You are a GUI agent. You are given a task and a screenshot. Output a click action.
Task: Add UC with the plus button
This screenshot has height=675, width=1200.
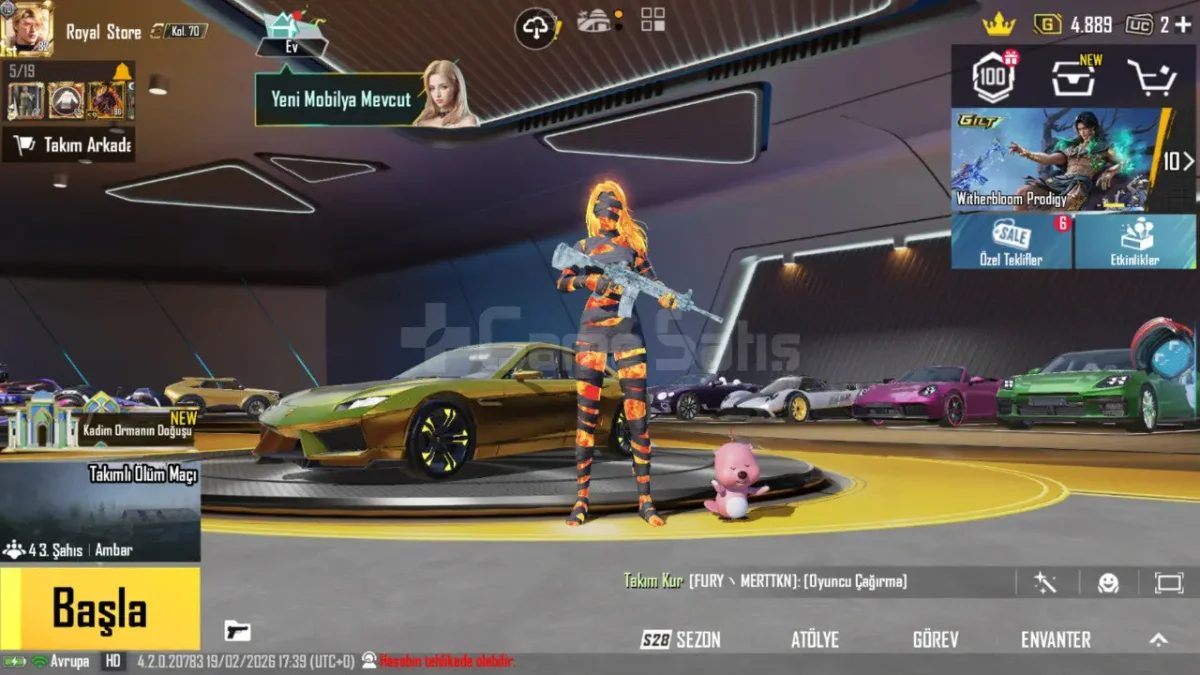(x=1183, y=25)
